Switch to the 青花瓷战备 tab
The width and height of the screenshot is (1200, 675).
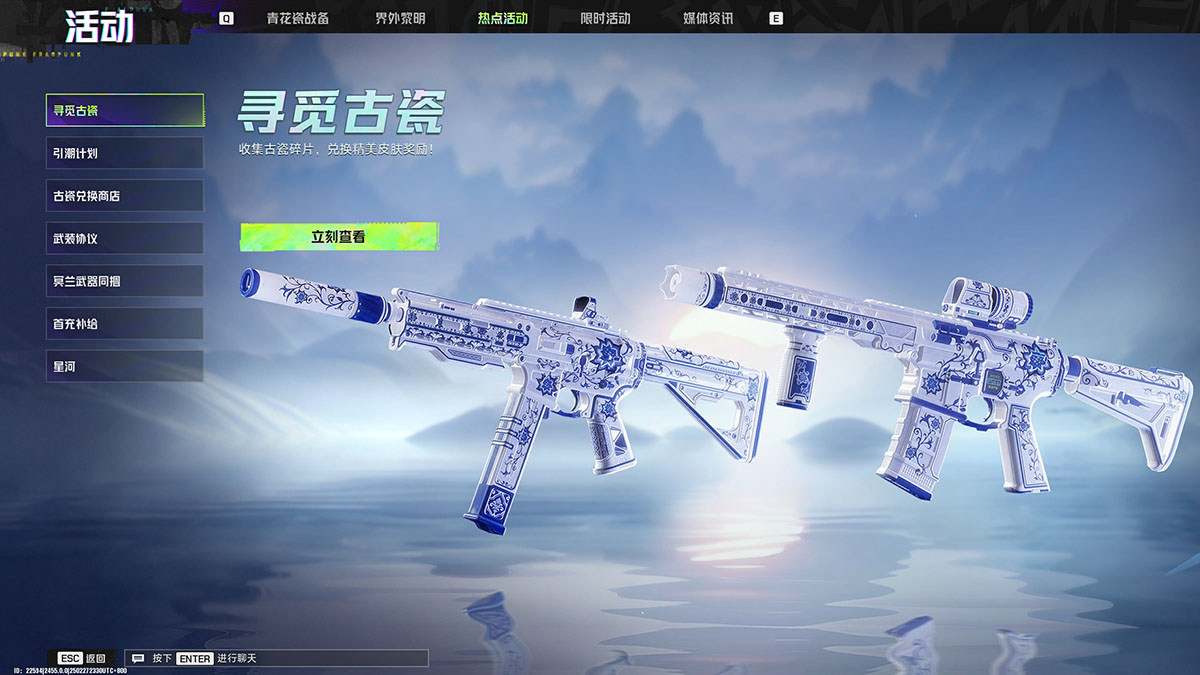click(x=297, y=18)
